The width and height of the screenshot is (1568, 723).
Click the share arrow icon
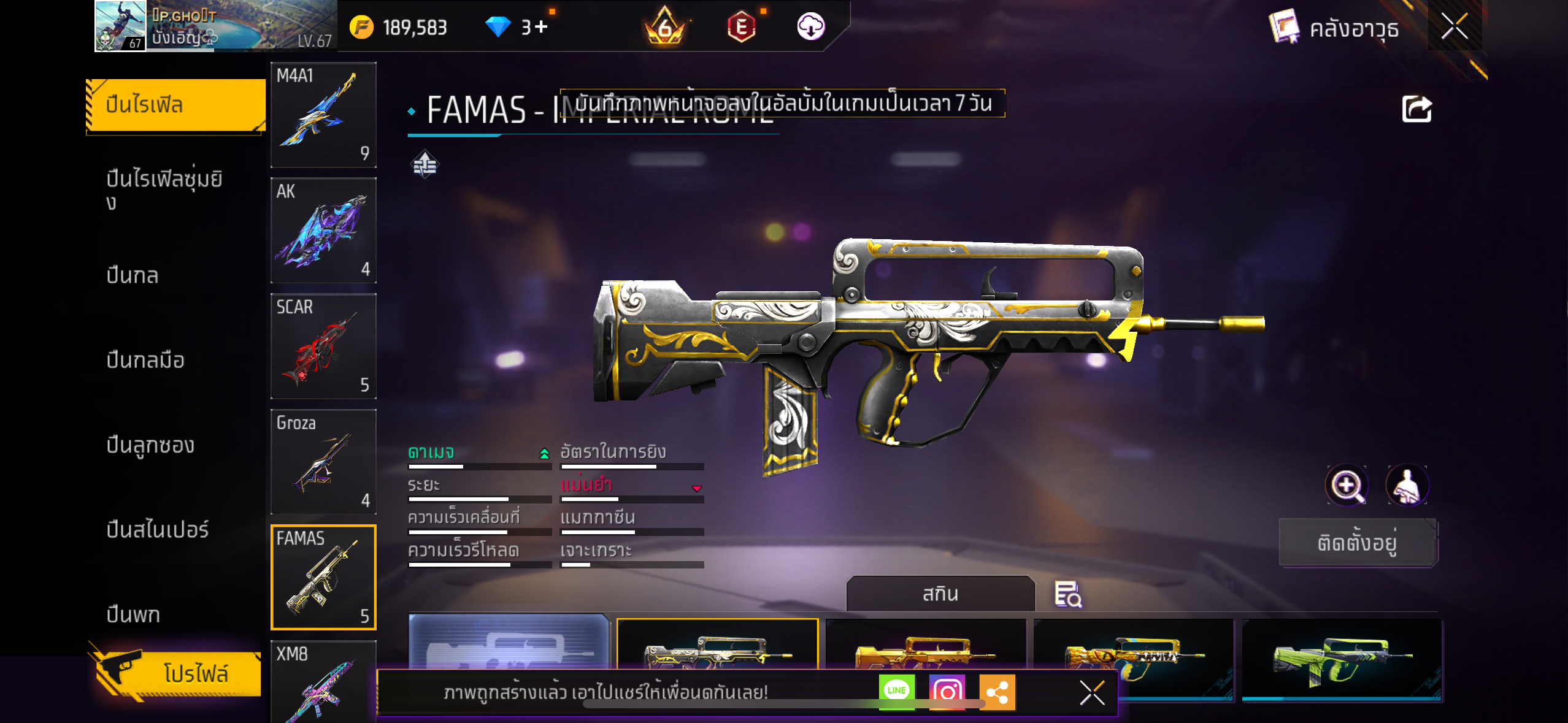tap(1416, 110)
